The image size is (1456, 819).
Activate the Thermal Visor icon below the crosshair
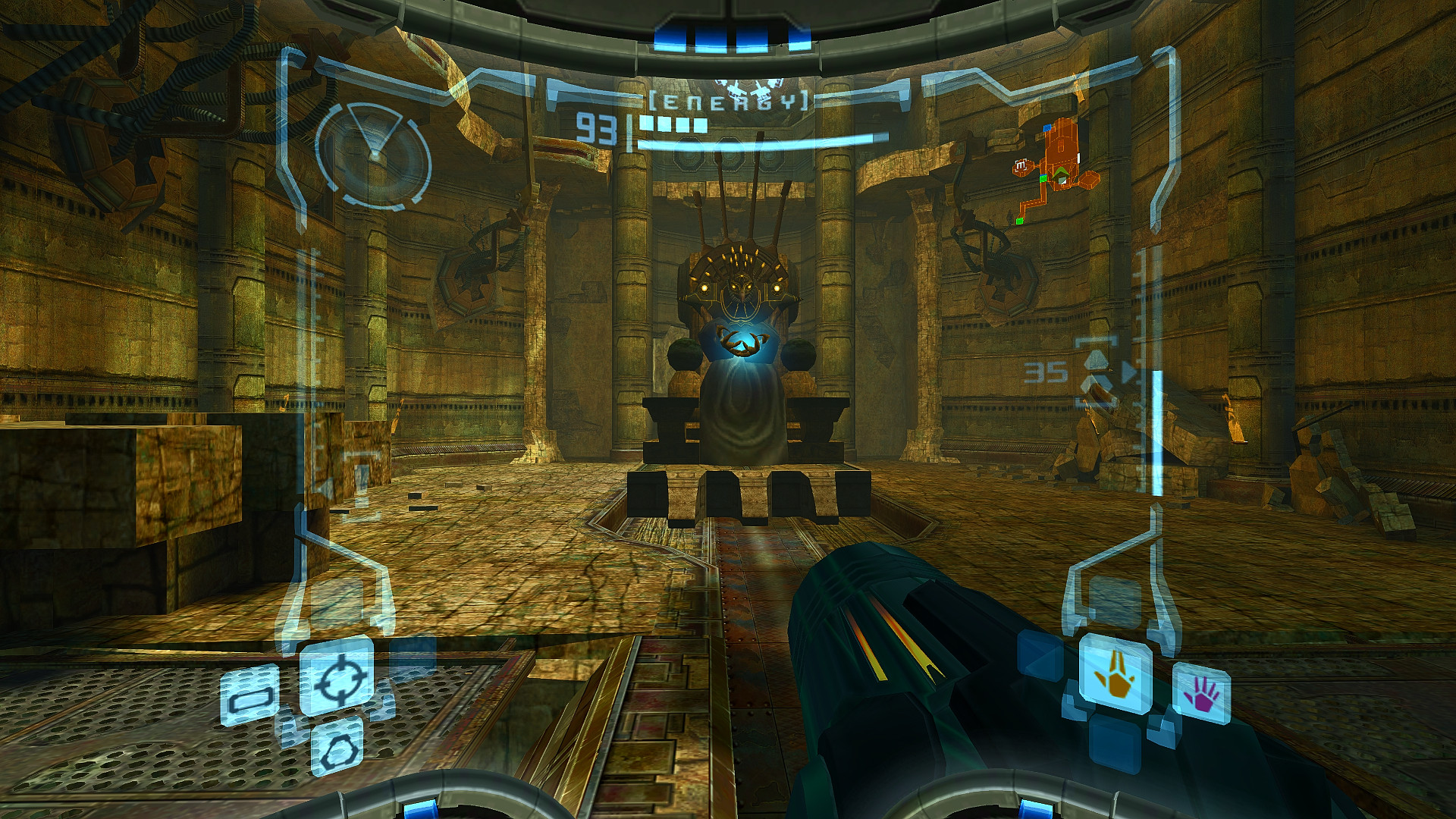tap(337, 747)
